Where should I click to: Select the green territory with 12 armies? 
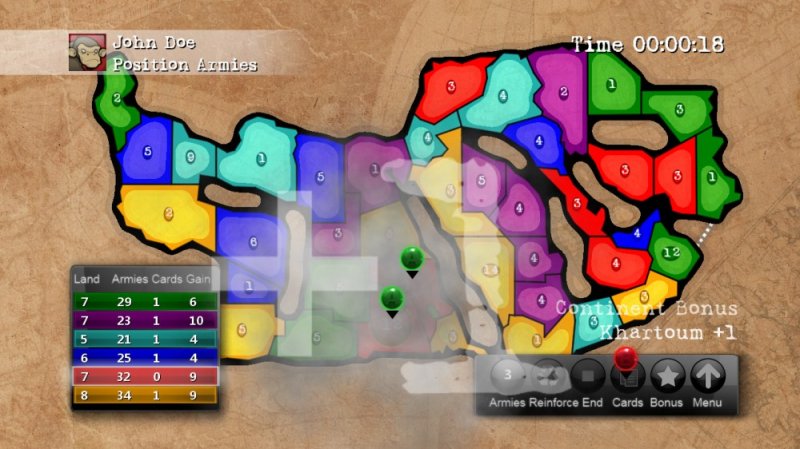[x=672, y=249]
